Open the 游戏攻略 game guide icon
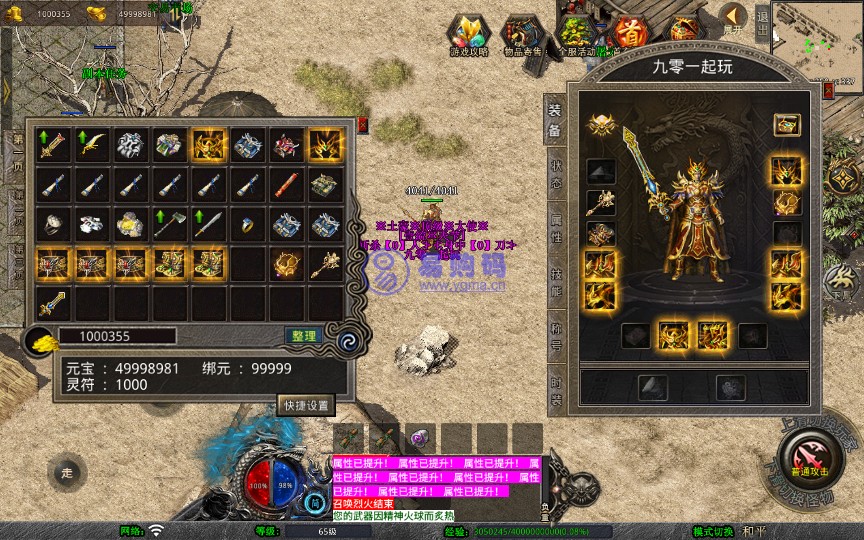The height and width of the screenshot is (540, 864). (x=468, y=35)
